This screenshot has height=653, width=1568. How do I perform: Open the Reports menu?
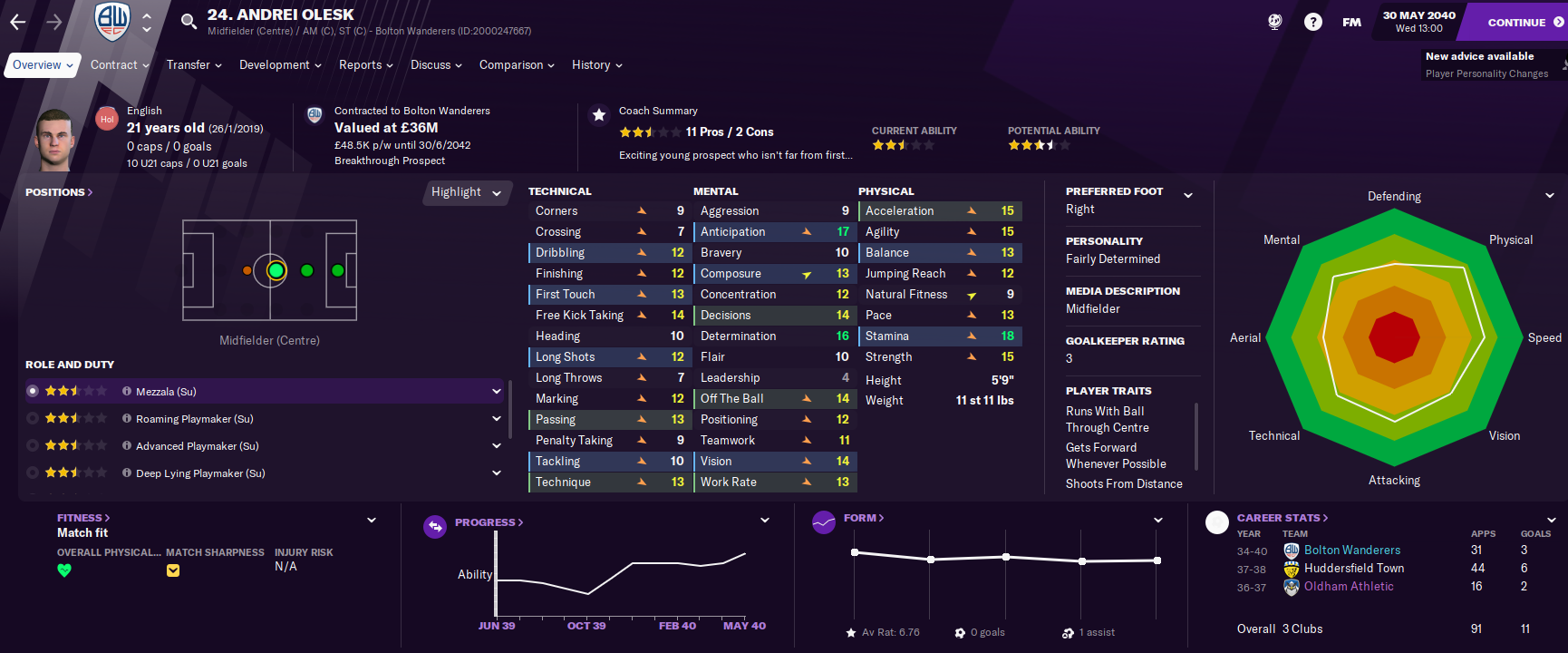(365, 65)
